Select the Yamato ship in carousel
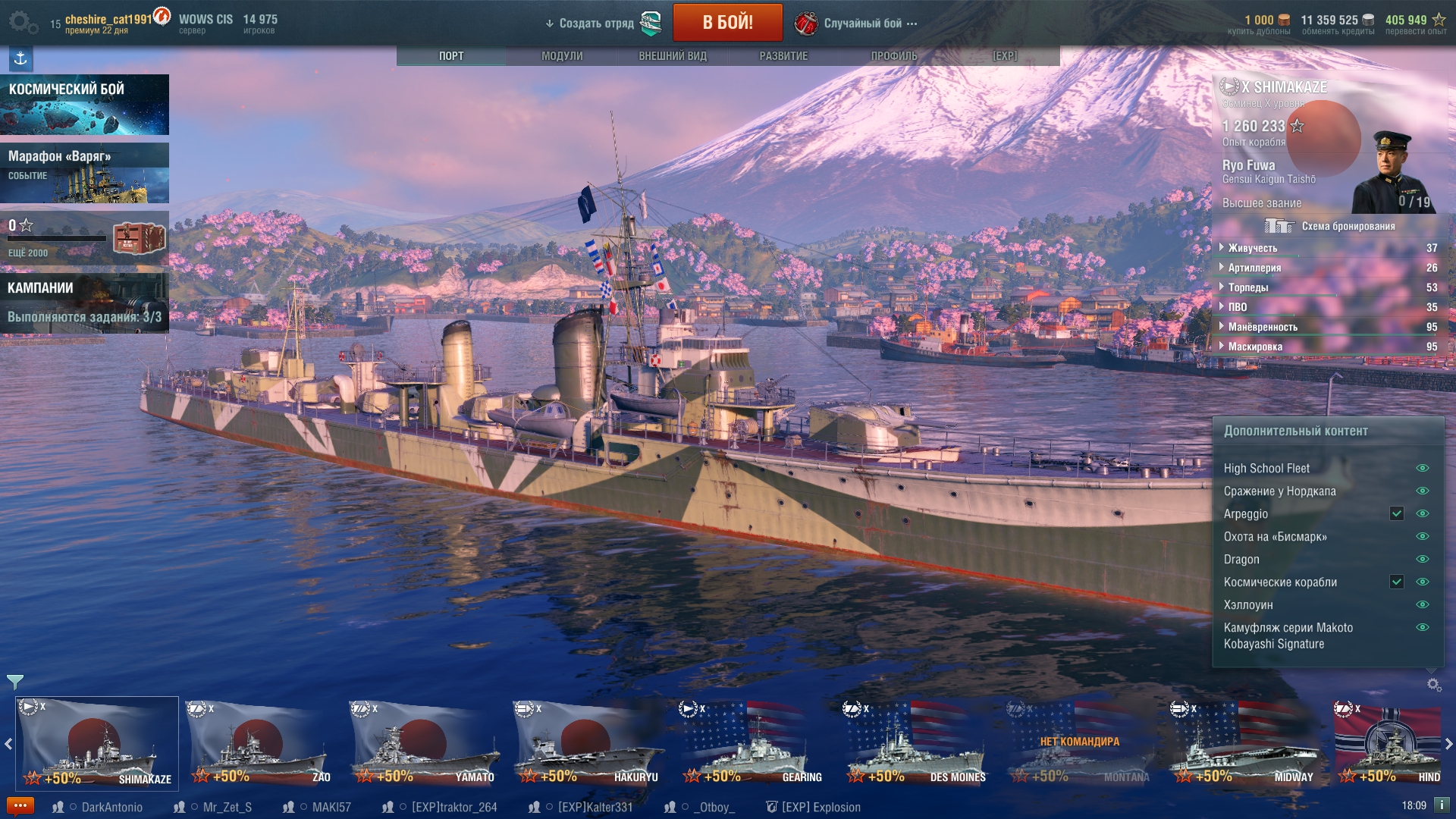The image size is (1456, 819). 425,743
